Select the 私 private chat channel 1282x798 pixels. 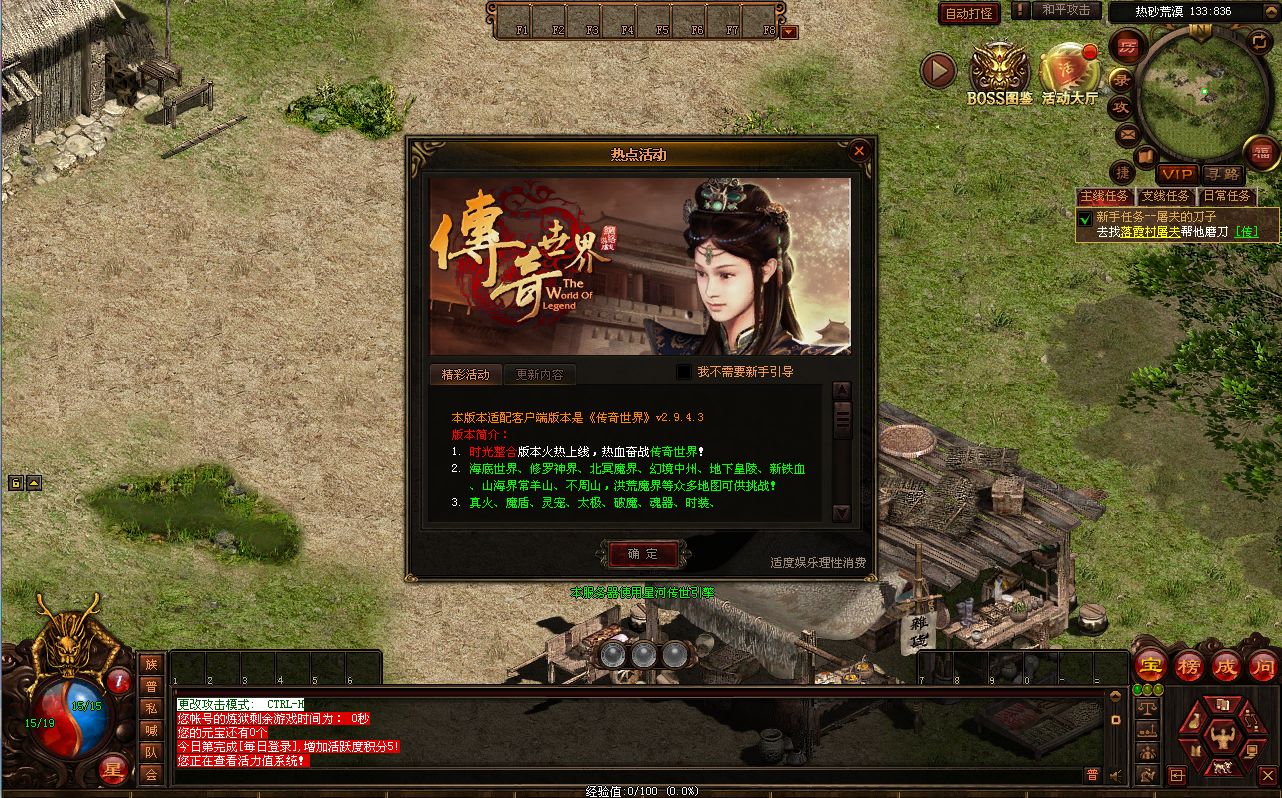[151, 708]
